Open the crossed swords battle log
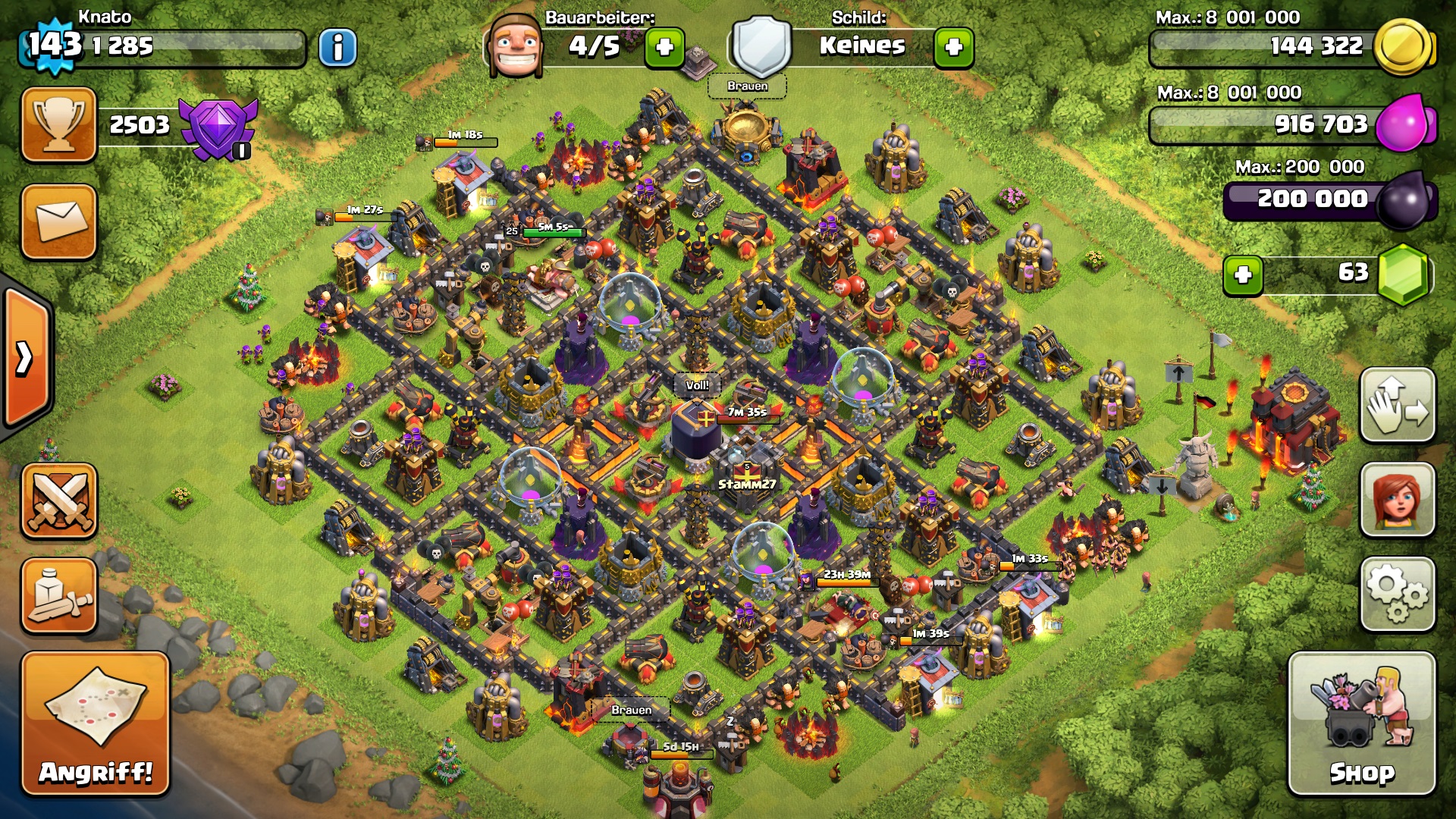Viewport: 1456px width, 819px height. [x=59, y=501]
